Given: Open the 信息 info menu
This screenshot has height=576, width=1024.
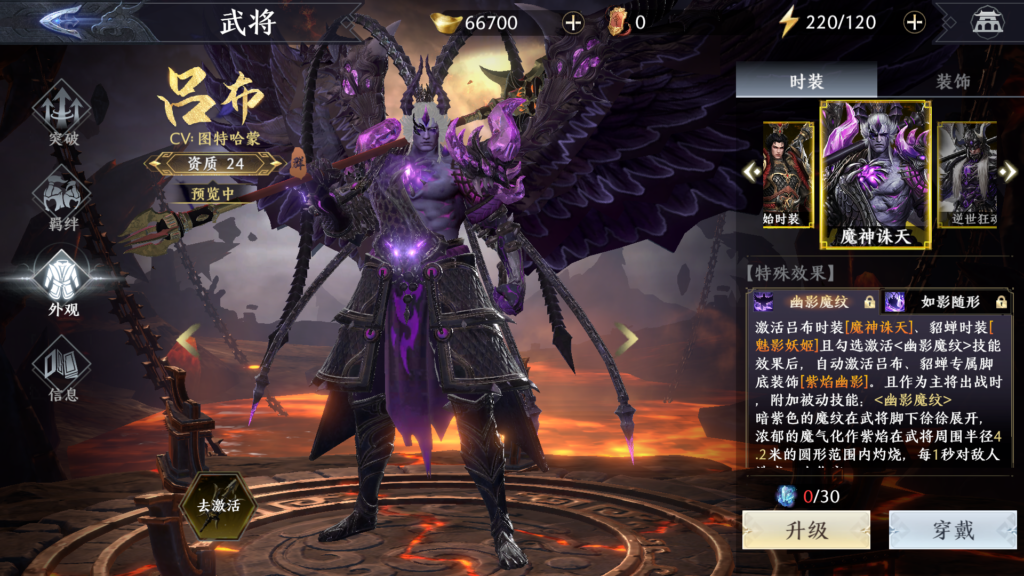Looking at the screenshot, I should point(63,368).
